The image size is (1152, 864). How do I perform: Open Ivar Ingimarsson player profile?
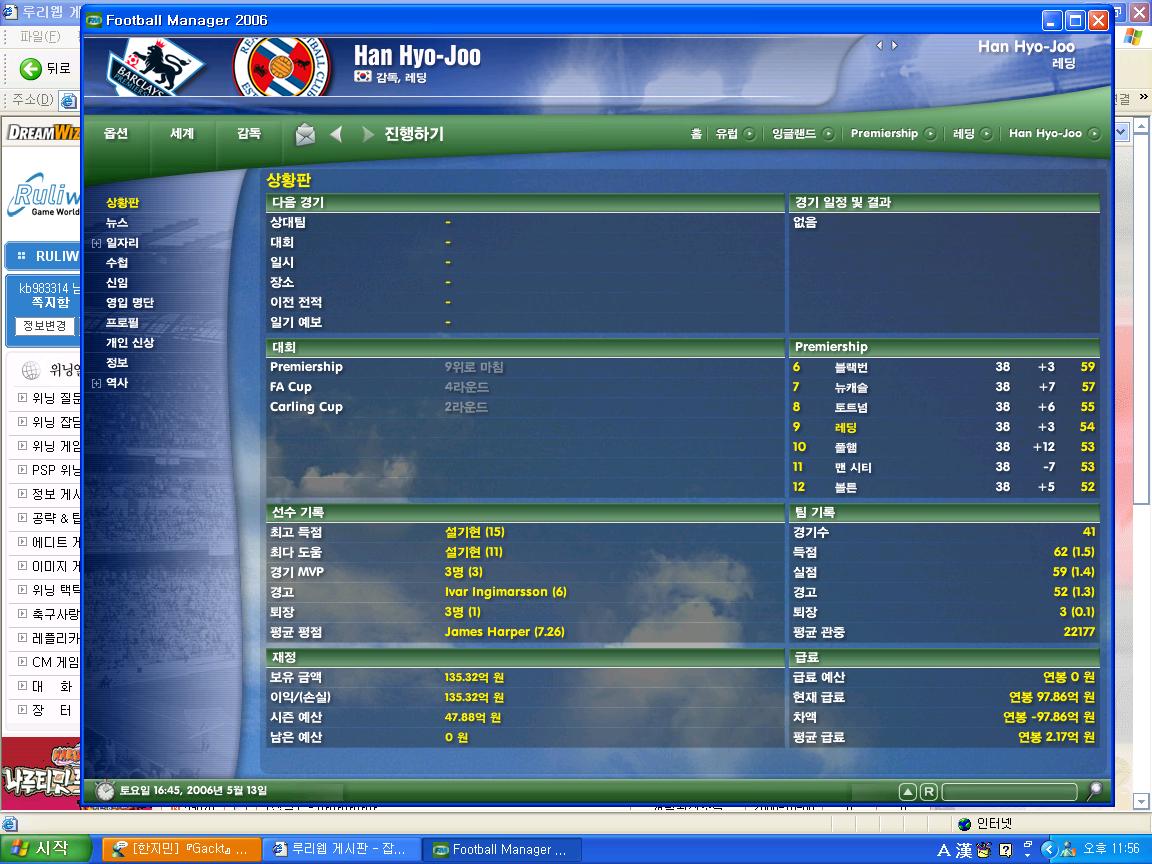tap(505, 592)
